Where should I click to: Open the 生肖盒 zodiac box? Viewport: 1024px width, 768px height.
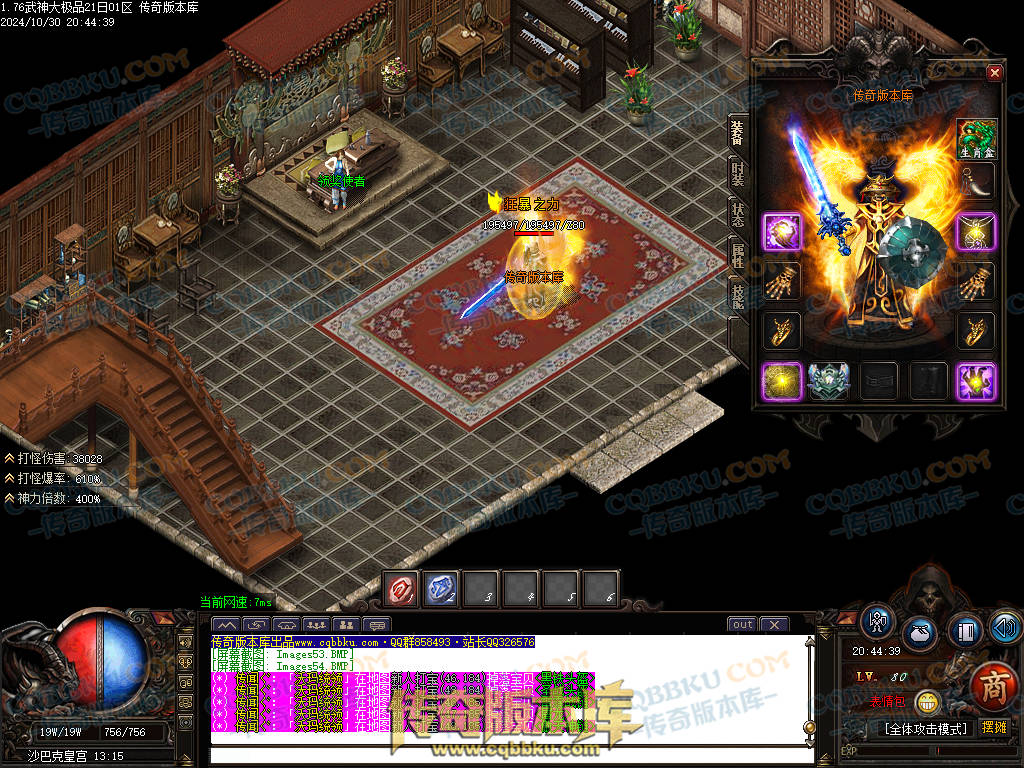pos(977,139)
